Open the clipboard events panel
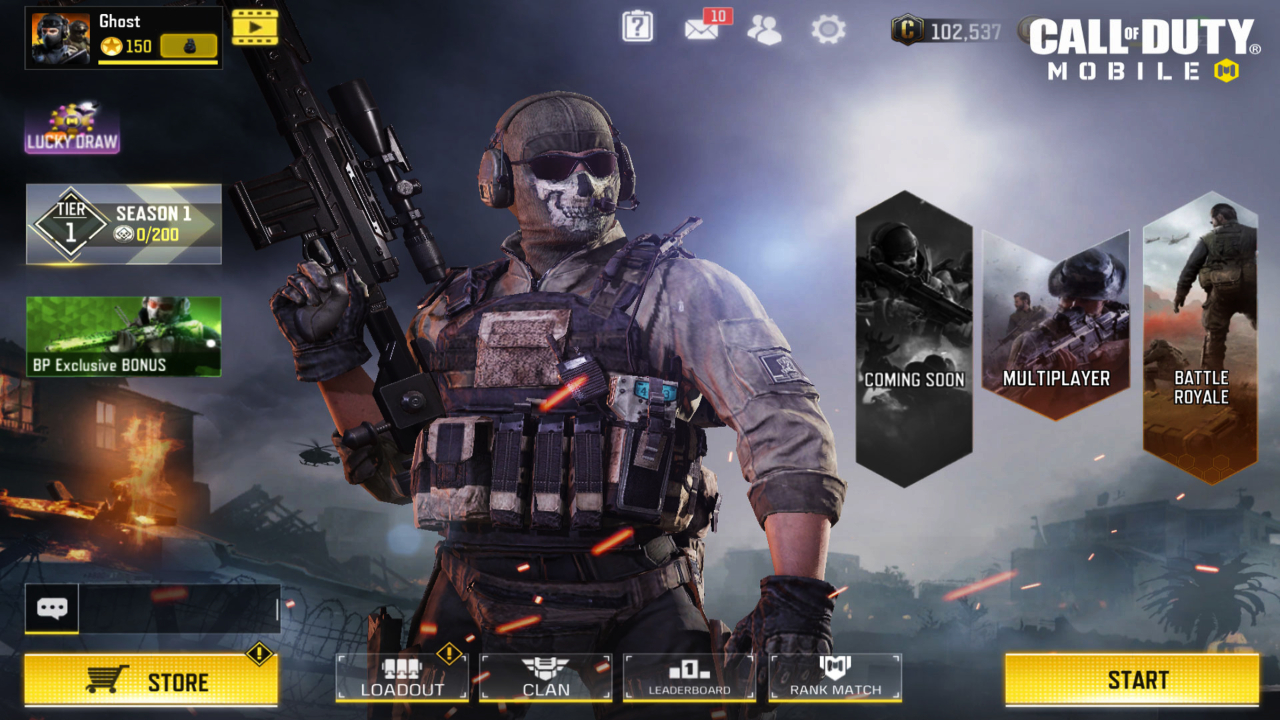The width and height of the screenshot is (1280, 720). click(637, 28)
